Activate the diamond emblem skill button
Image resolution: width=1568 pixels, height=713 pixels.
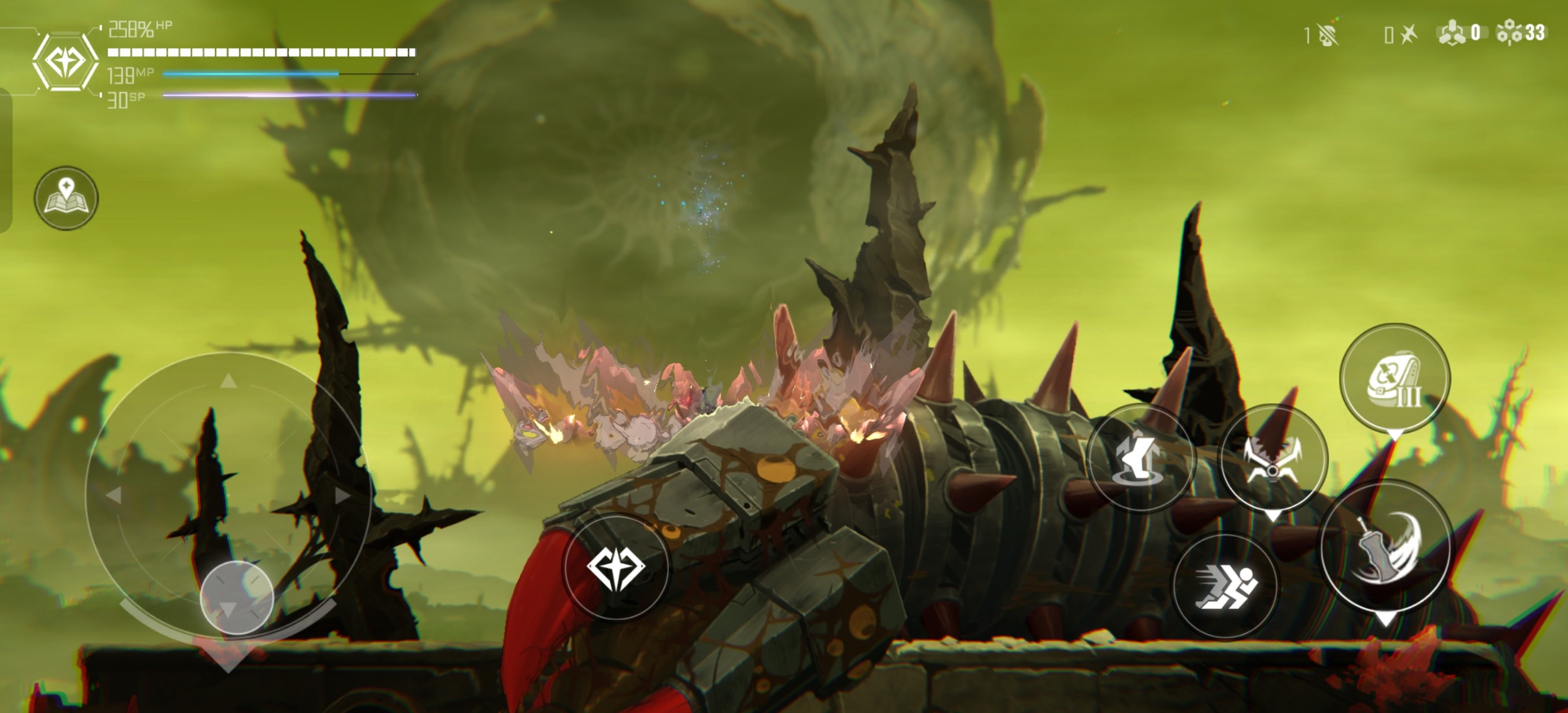[616, 567]
